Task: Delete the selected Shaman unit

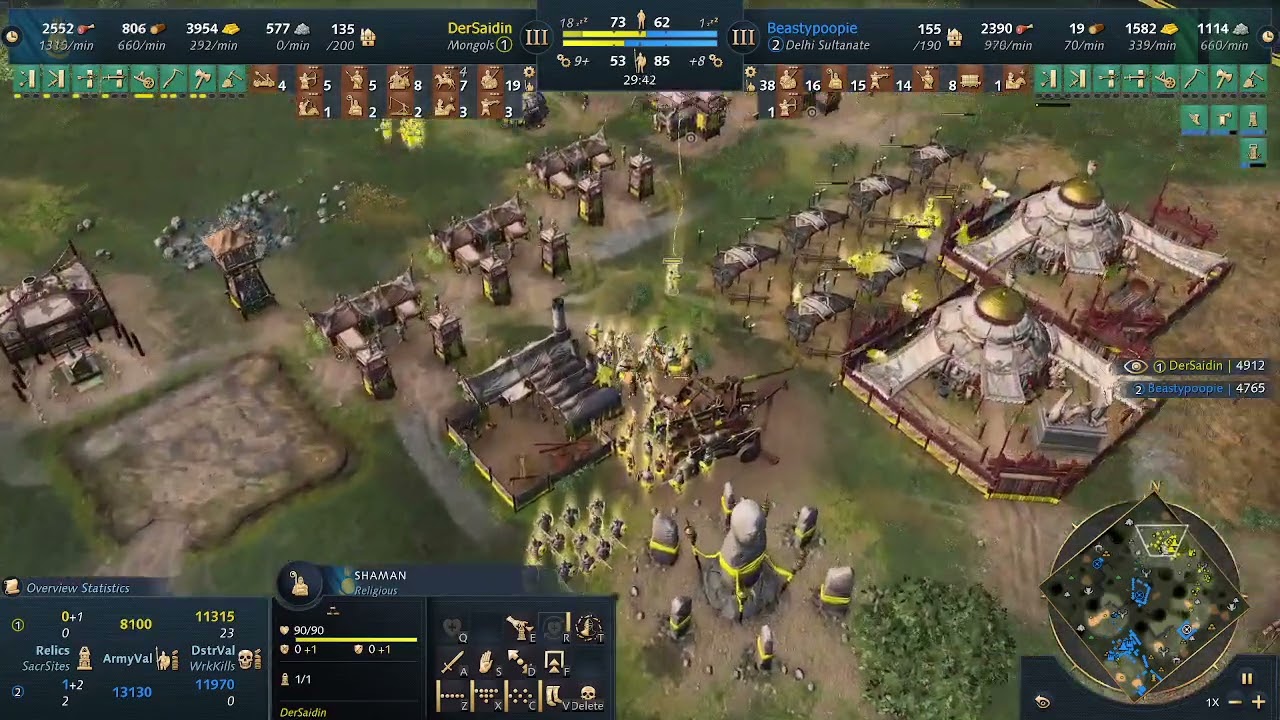Action: pyautogui.click(x=587, y=696)
